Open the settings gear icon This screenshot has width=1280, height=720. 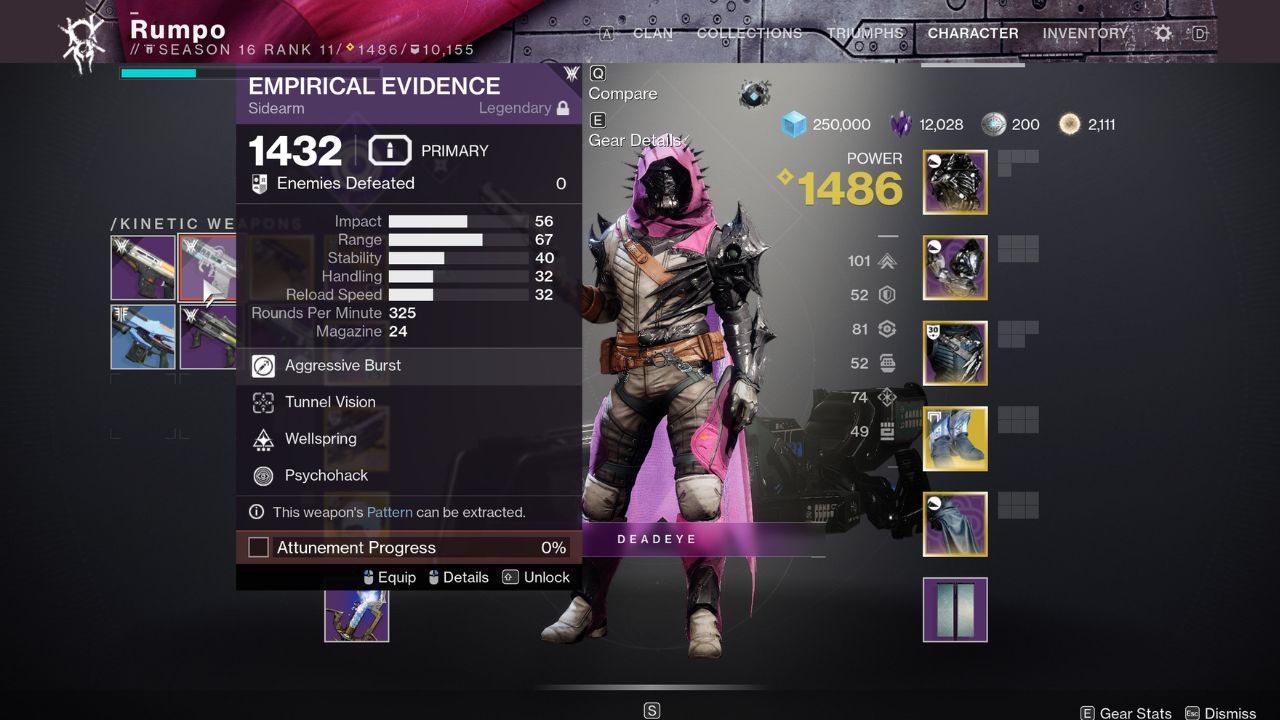coord(1163,33)
